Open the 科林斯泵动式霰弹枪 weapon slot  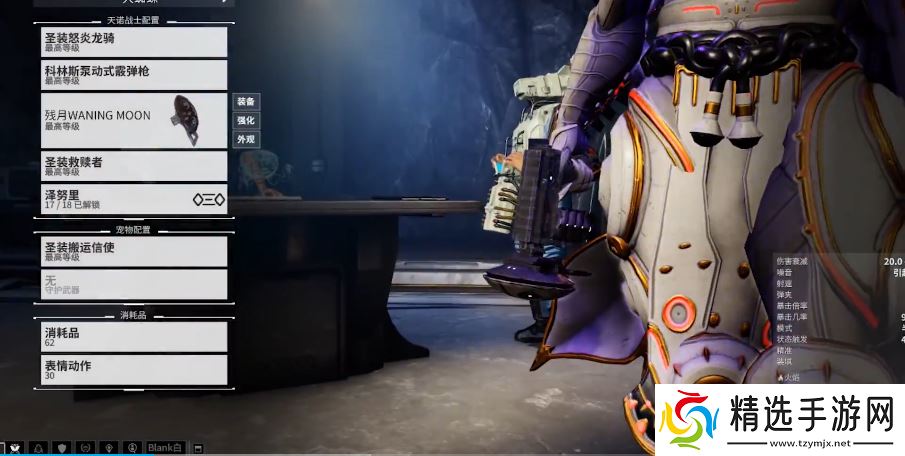(134, 75)
